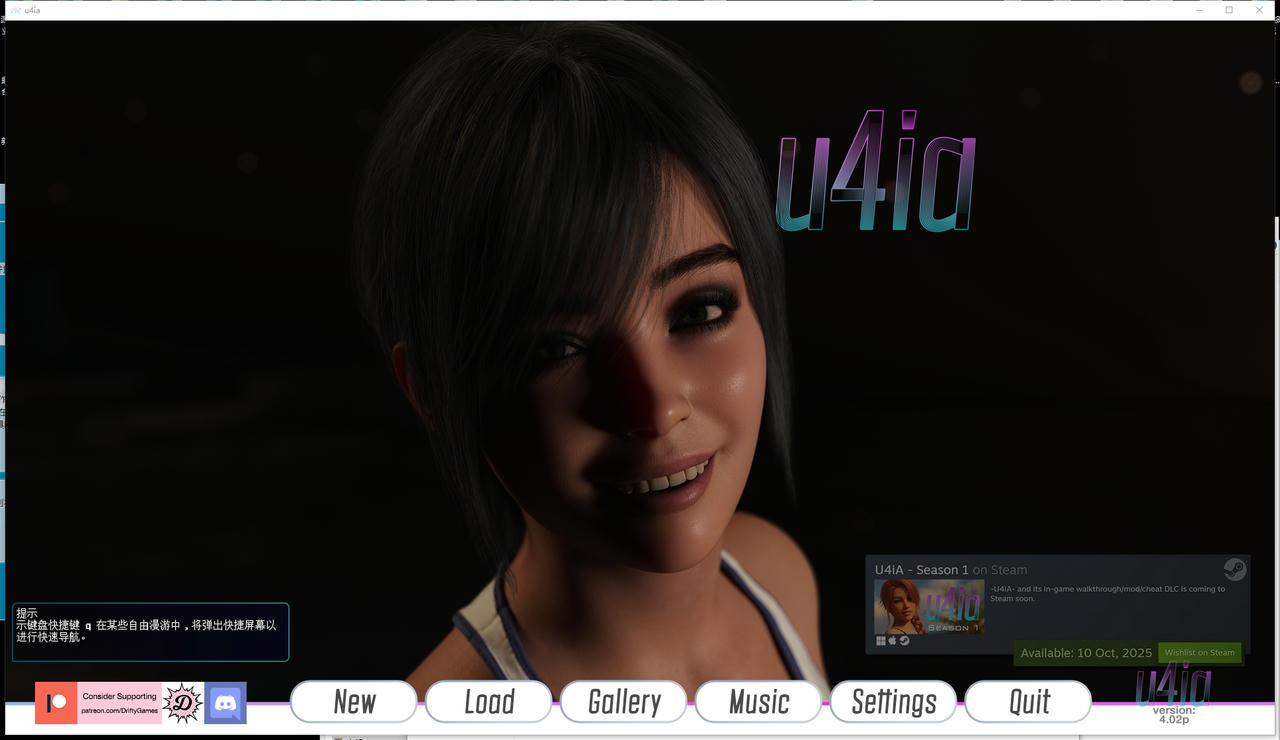The height and width of the screenshot is (740, 1280).
Task: Open the Gallery
Action: [x=623, y=701]
